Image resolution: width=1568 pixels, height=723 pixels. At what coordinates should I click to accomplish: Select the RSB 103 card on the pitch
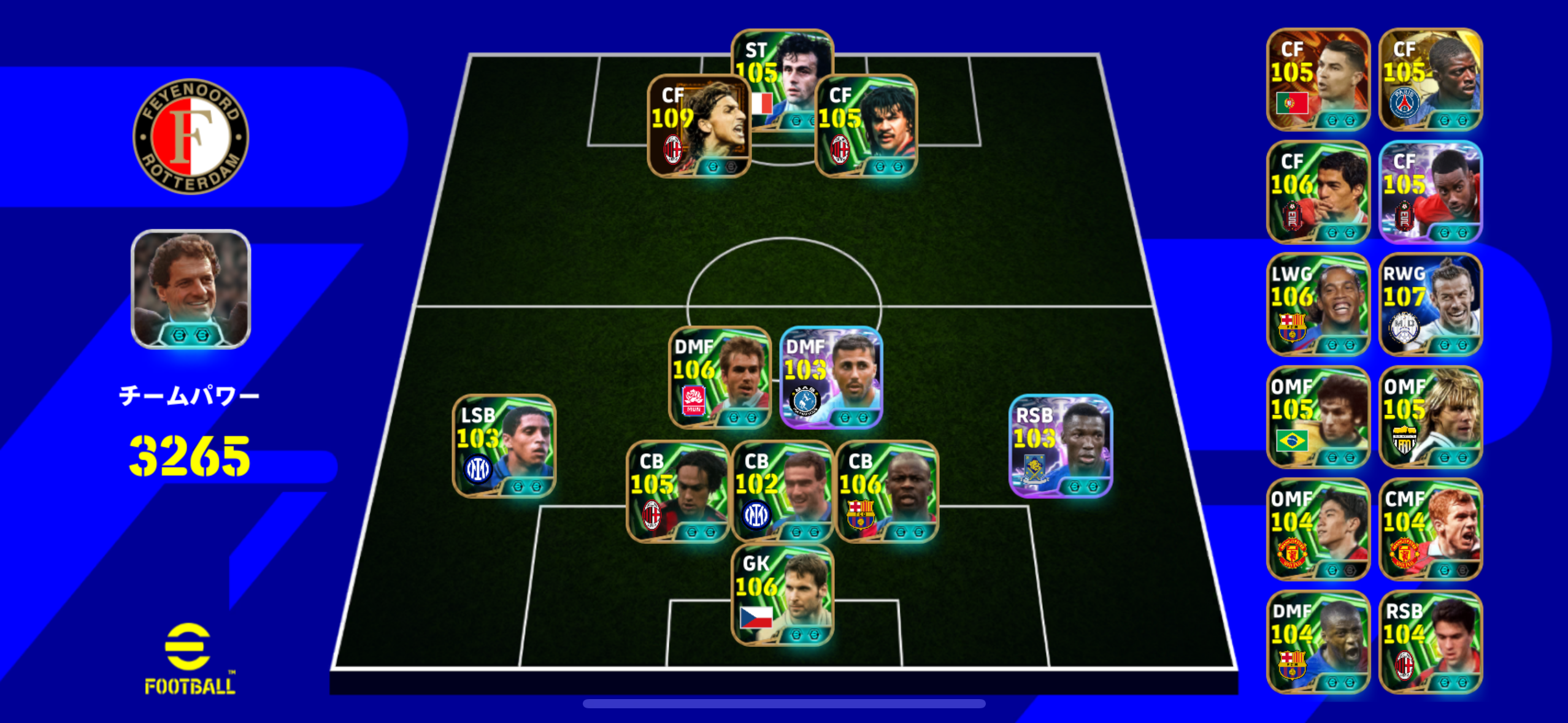[1060, 446]
